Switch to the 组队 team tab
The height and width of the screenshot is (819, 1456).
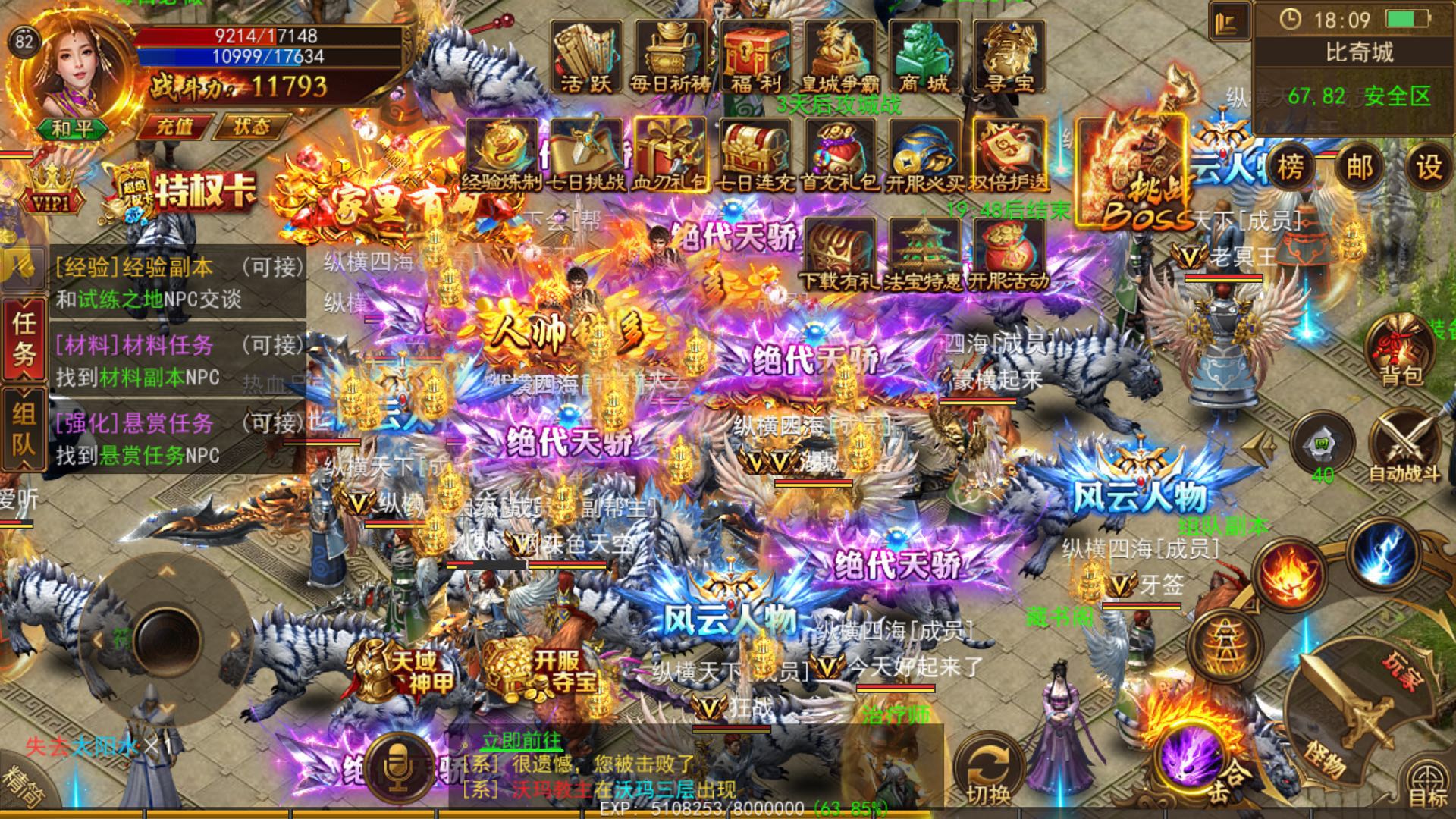pyautogui.click(x=24, y=428)
